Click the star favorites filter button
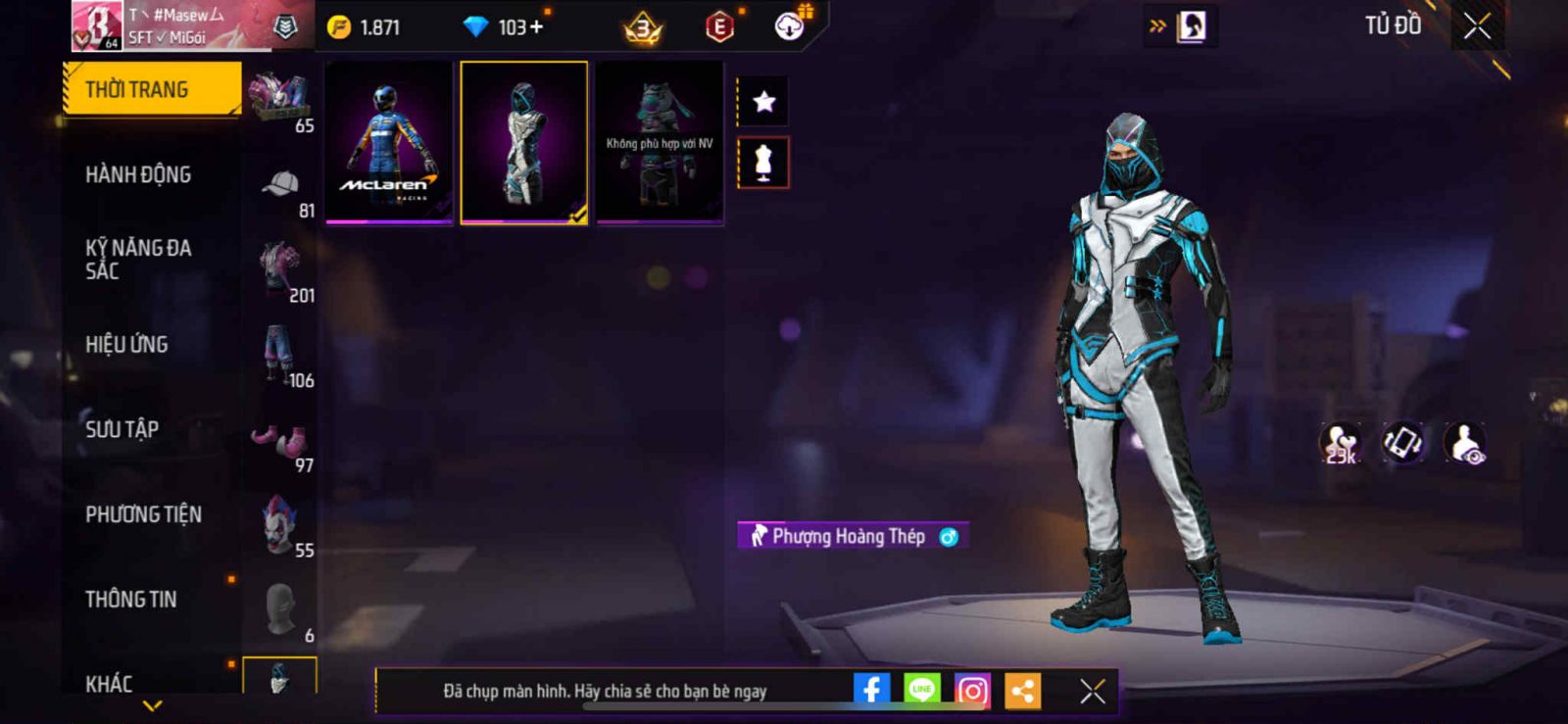This screenshot has width=1568, height=724. [x=763, y=102]
